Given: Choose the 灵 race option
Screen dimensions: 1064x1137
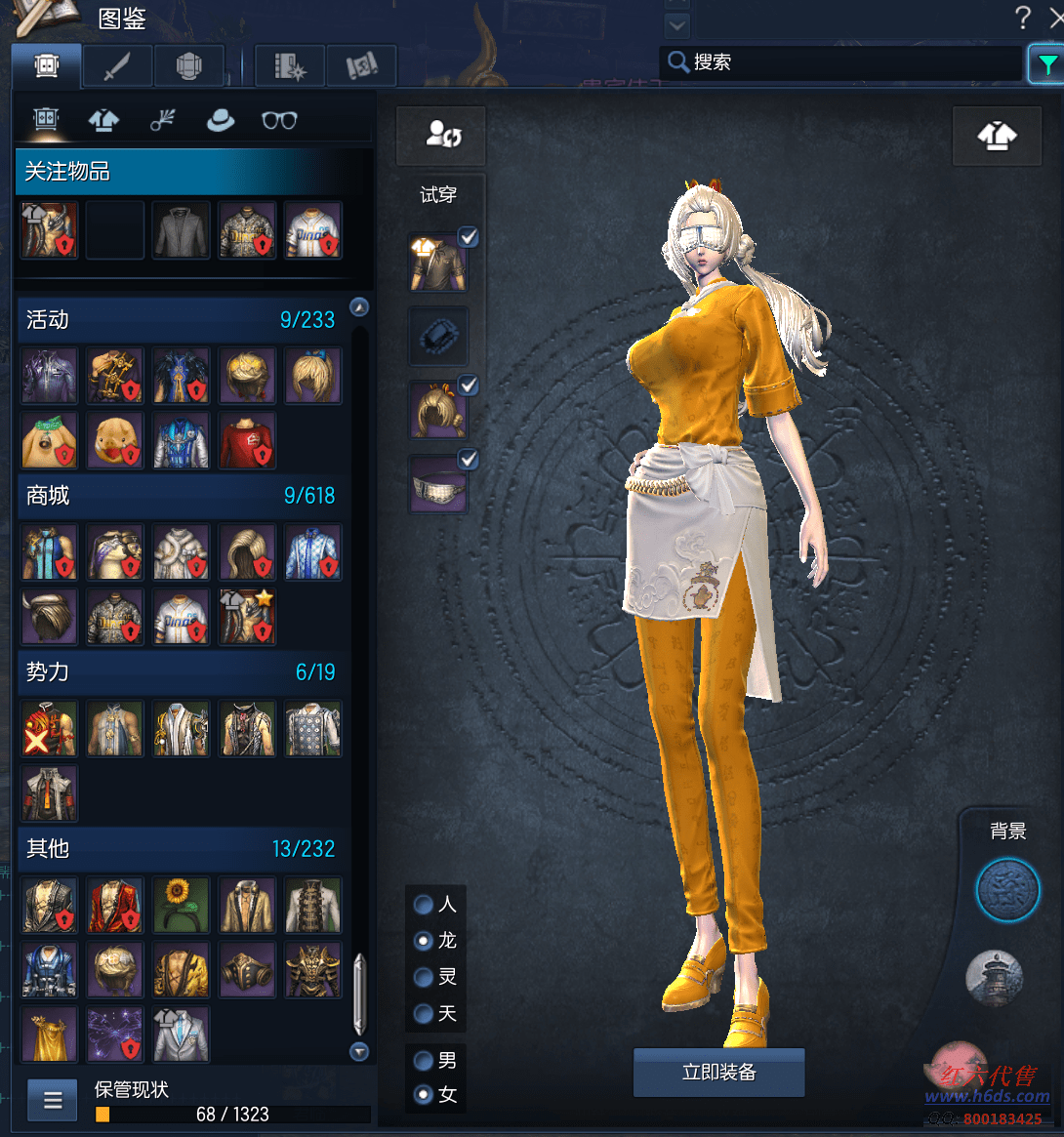Looking at the screenshot, I should [424, 977].
